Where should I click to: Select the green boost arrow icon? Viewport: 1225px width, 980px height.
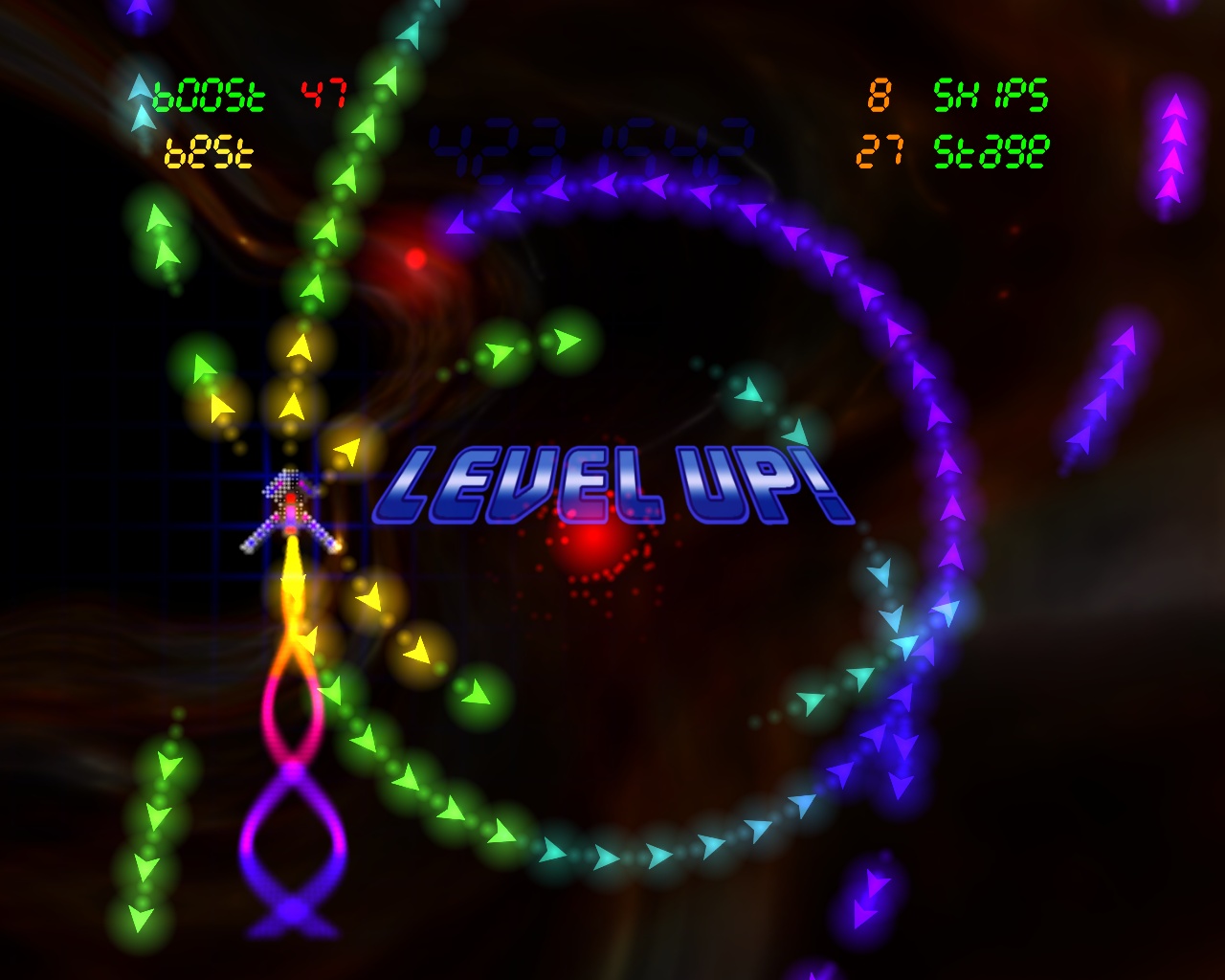click(x=140, y=92)
